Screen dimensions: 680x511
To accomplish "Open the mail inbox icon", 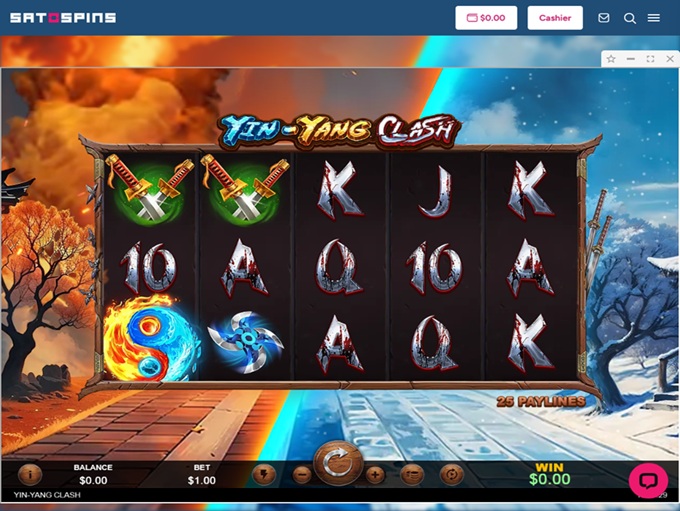I will click(604, 18).
